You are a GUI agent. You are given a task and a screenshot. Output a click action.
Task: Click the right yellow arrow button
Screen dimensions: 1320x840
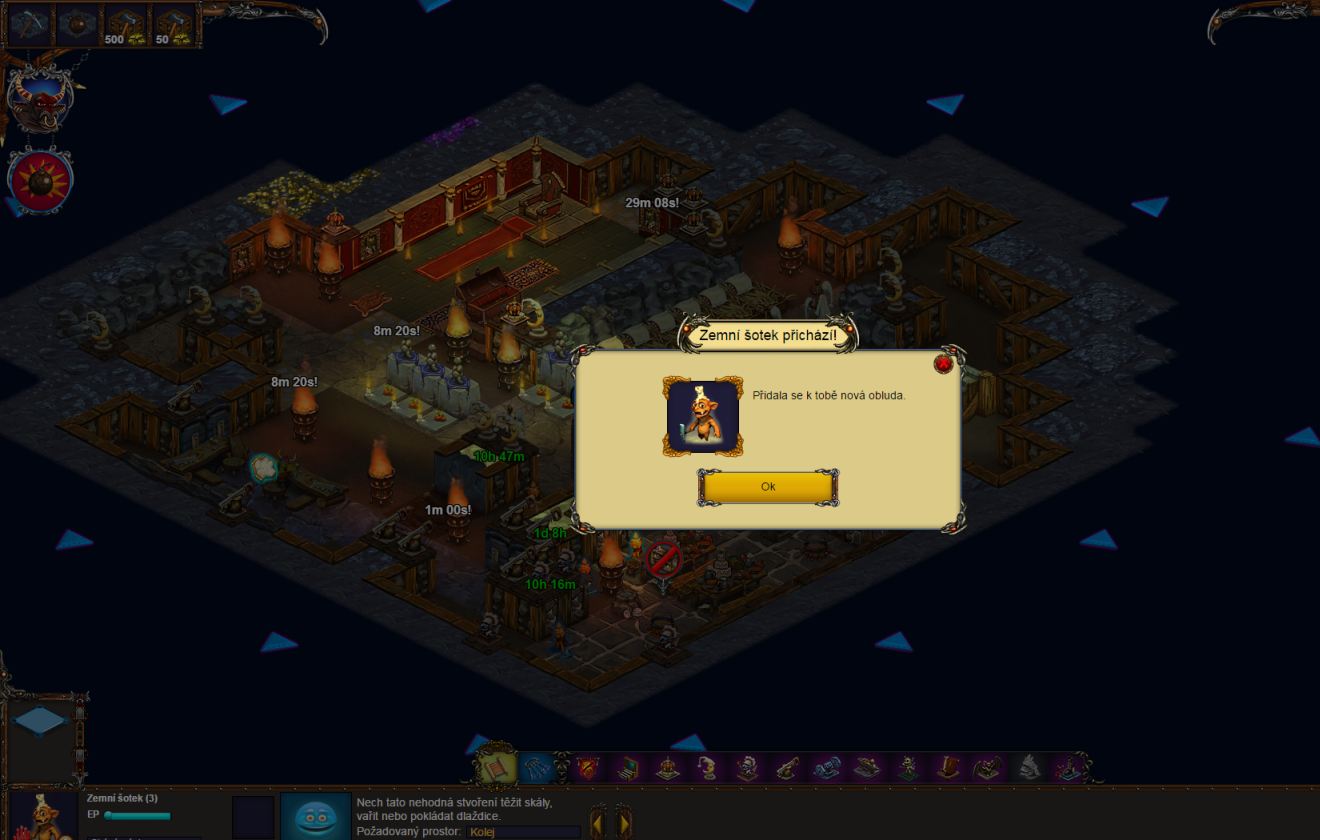623,822
